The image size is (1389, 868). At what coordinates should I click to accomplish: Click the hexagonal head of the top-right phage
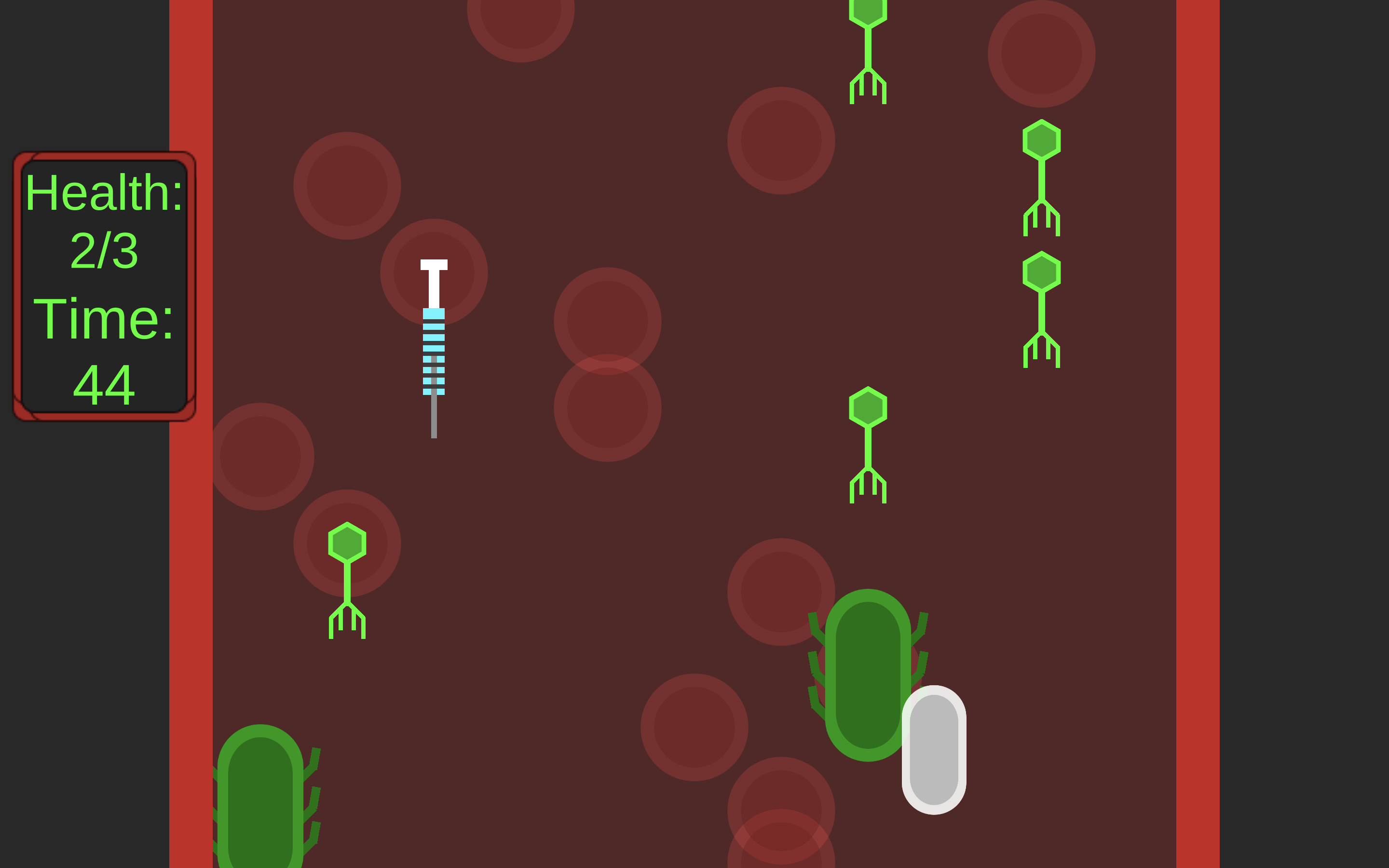[x=1042, y=138]
